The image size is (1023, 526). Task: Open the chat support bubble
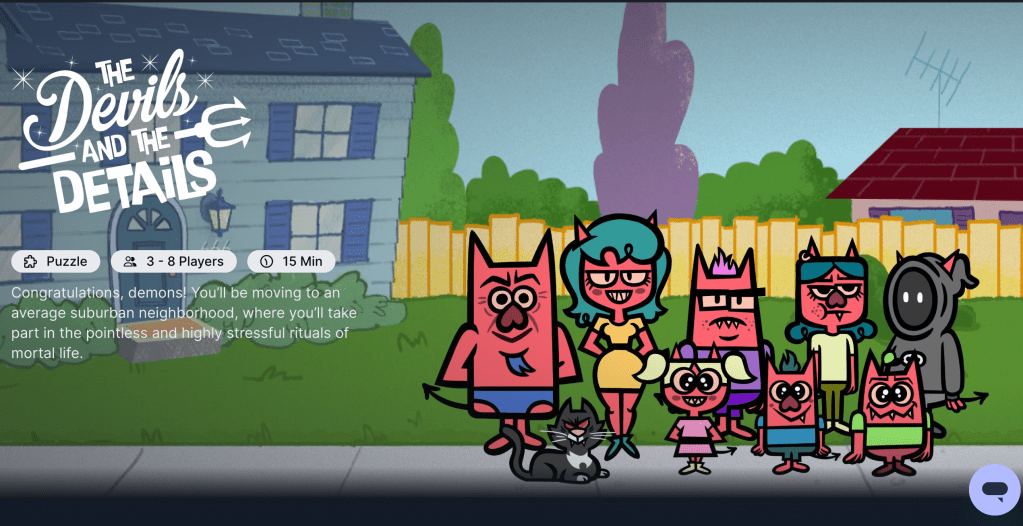click(x=993, y=490)
